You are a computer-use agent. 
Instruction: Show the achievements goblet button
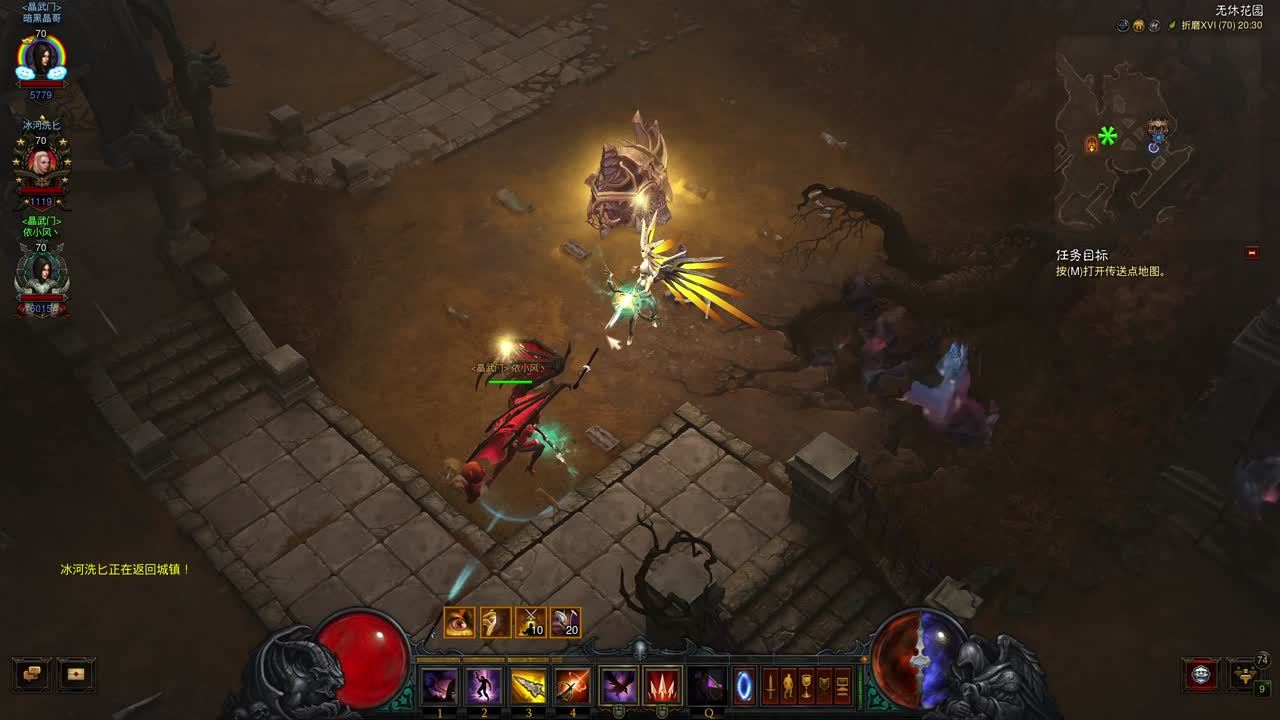tap(807, 686)
